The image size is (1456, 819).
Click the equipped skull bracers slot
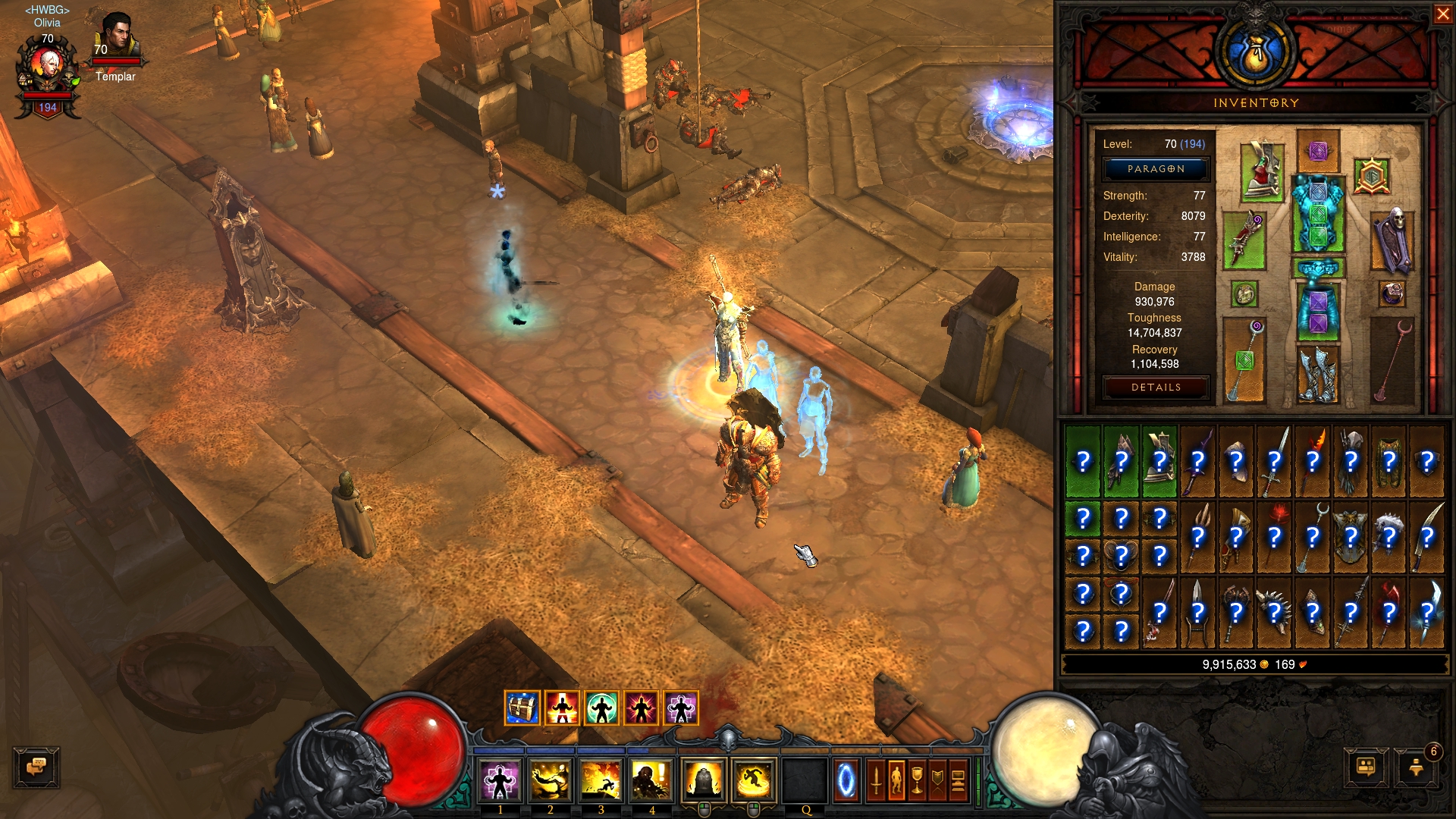pyautogui.click(x=1392, y=241)
